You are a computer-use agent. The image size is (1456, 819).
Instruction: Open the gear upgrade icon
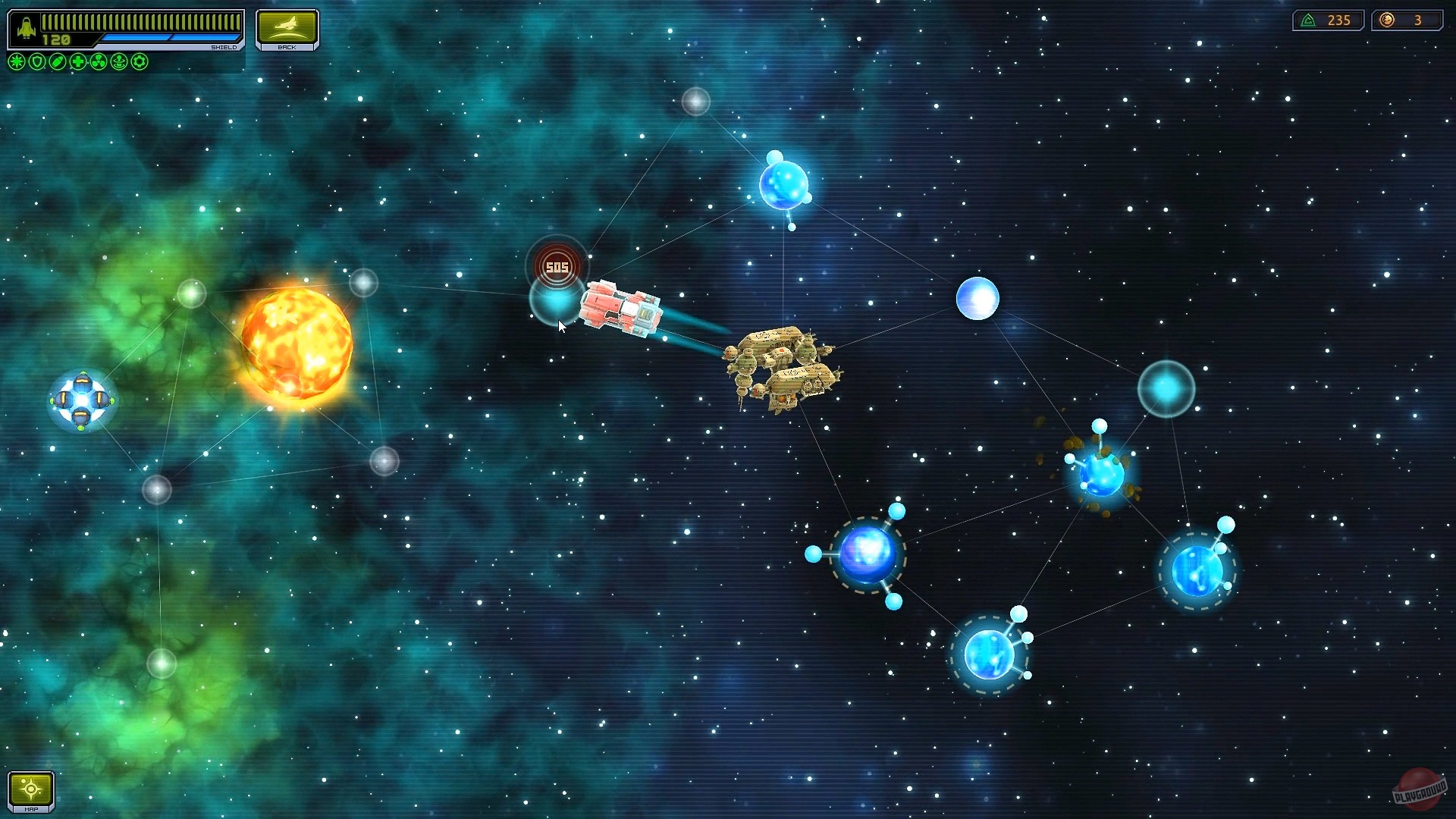[138, 61]
